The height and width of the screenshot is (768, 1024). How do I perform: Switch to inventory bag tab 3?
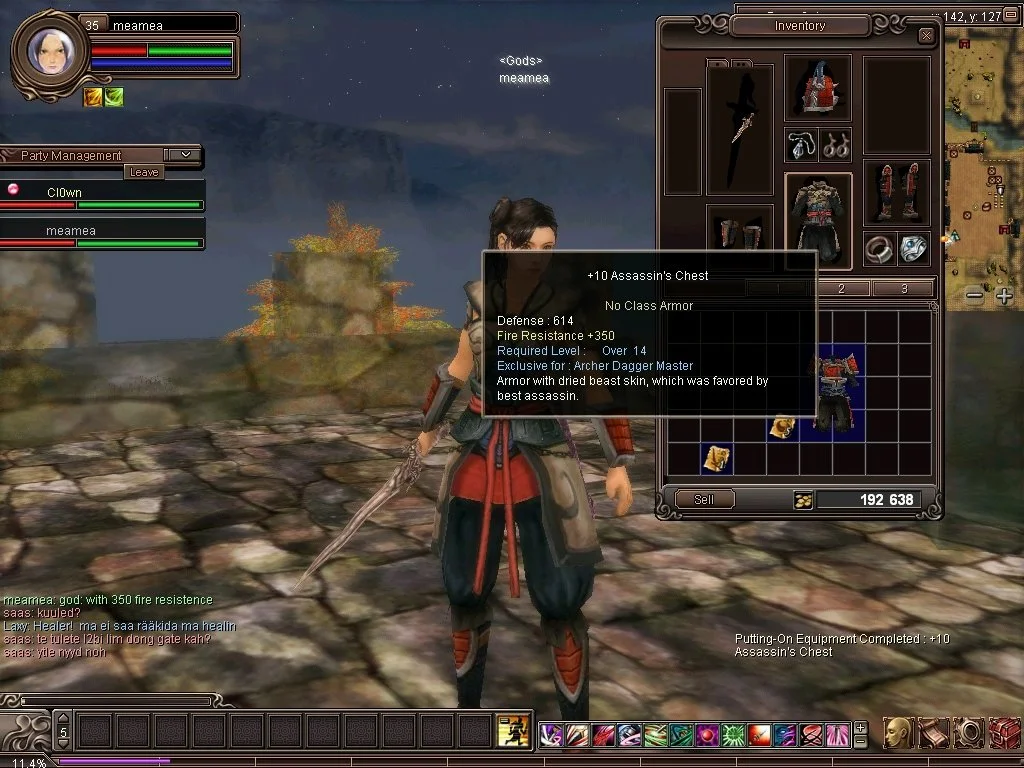click(903, 289)
